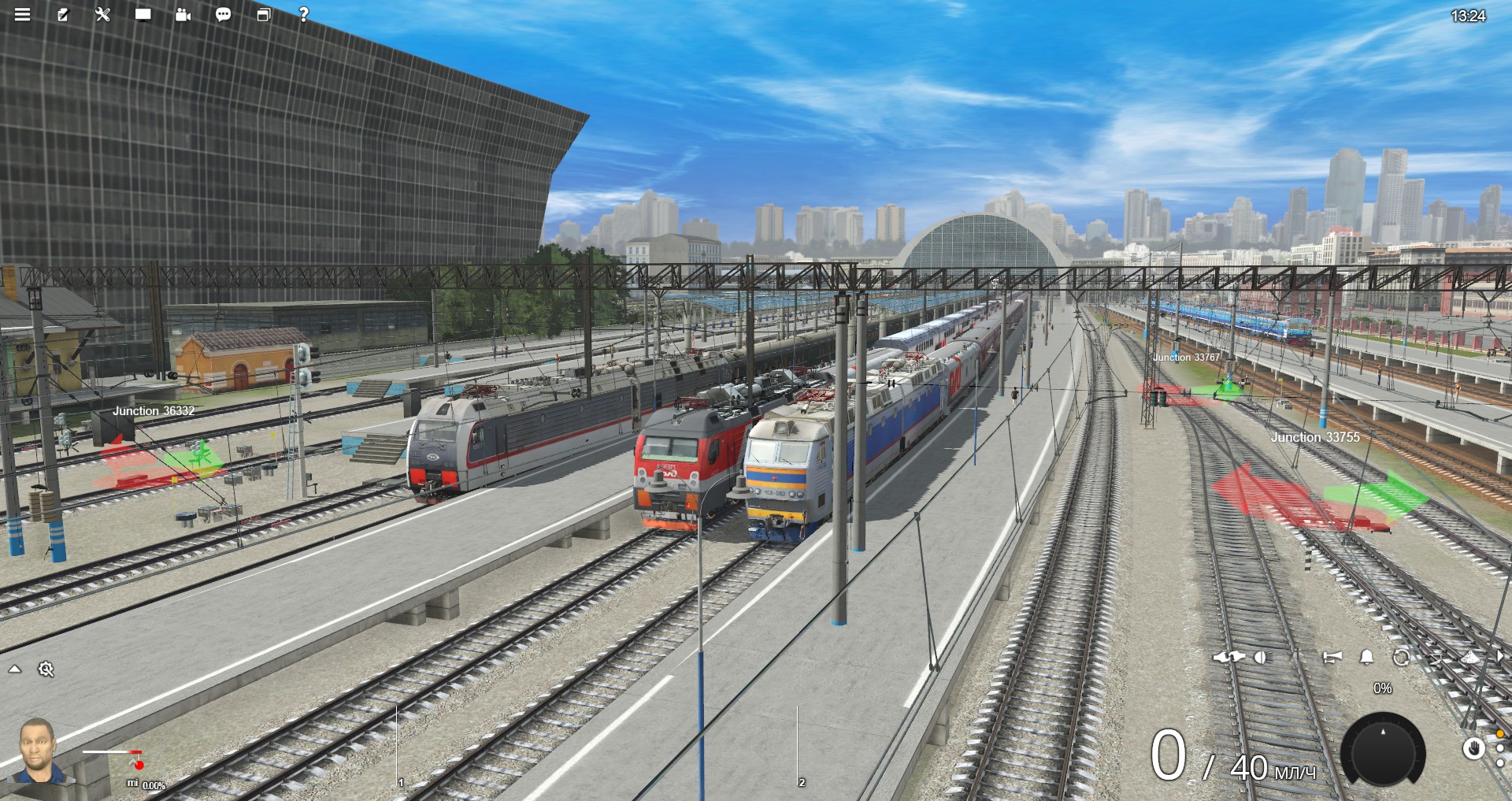Switch Junction 36332 using its arrows
Viewport: 1512px width, 801px height.
click(x=157, y=465)
